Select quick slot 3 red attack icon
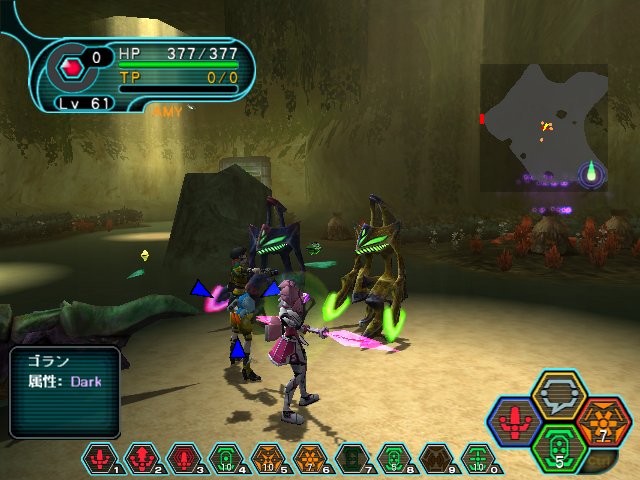640x480 pixels. [184, 460]
